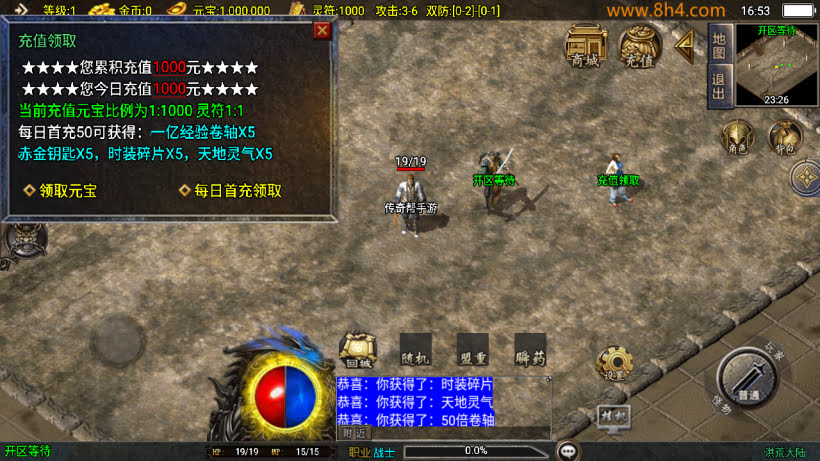820x461 pixels.
Task: Open the 角色 character sheet
Action: point(736,138)
